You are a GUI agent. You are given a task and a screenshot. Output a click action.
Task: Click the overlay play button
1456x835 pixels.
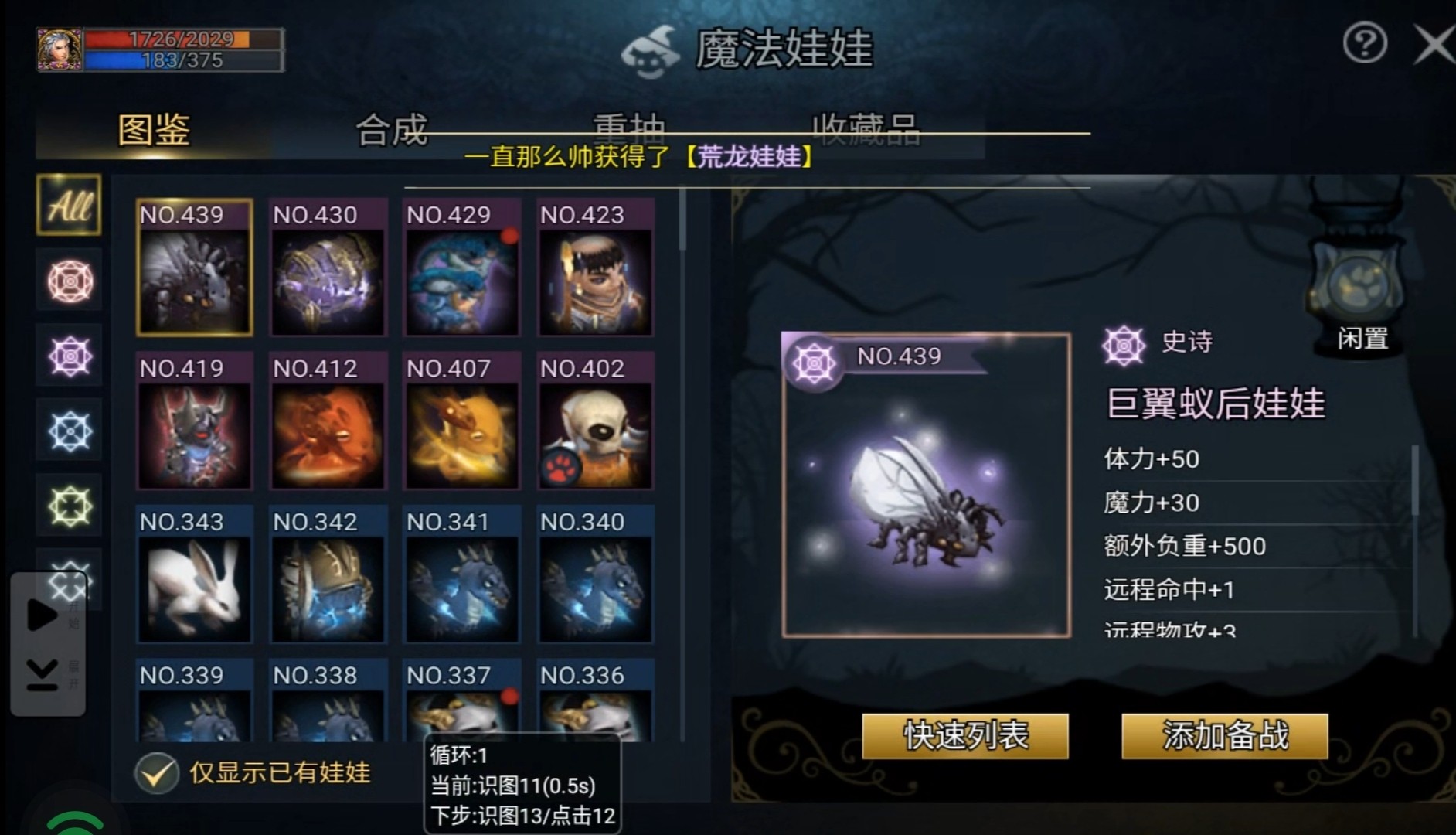pyautogui.click(x=41, y=615)
